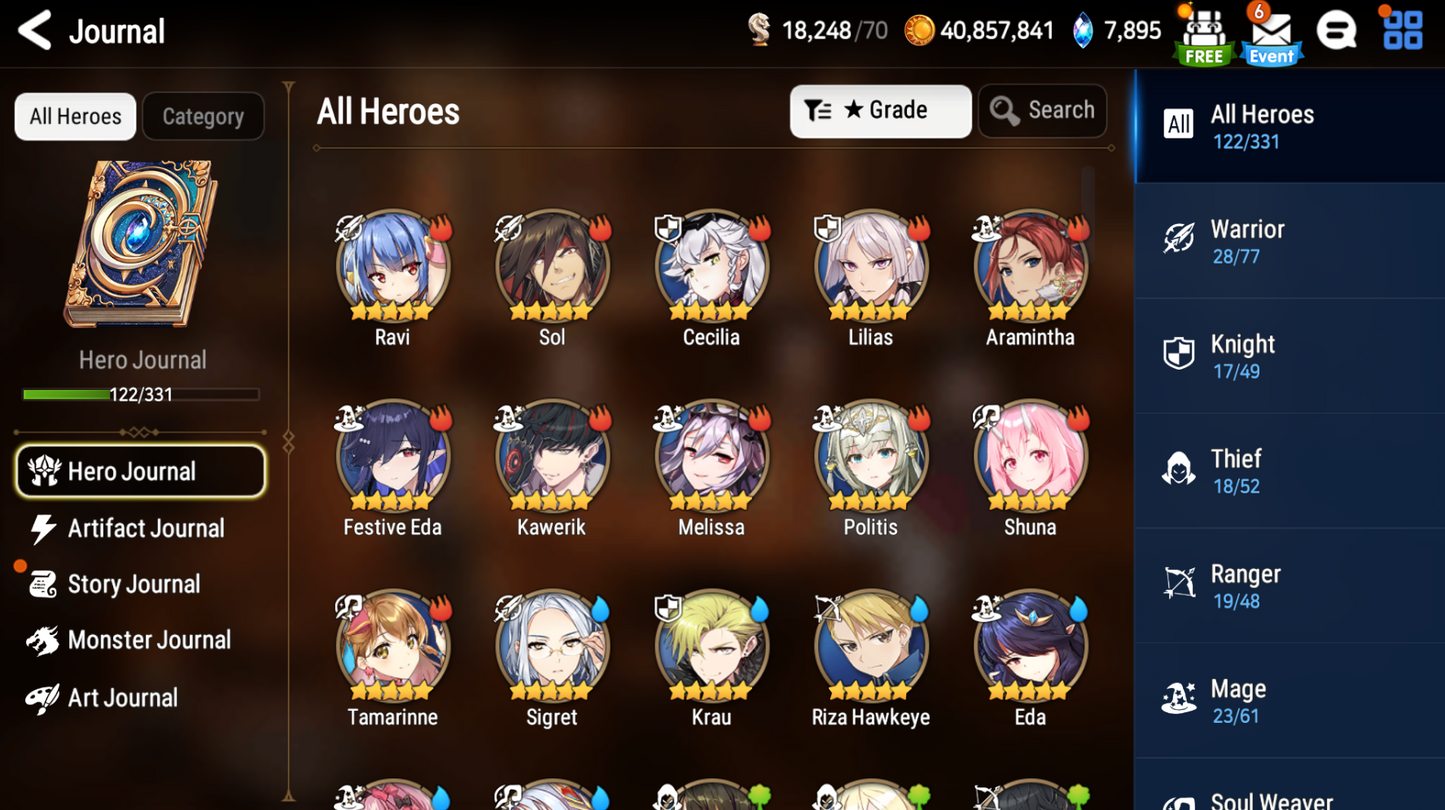Open the Thief class filter
The height and width of the screenshot is (810, 1445).
click(x=1288, y=470)
